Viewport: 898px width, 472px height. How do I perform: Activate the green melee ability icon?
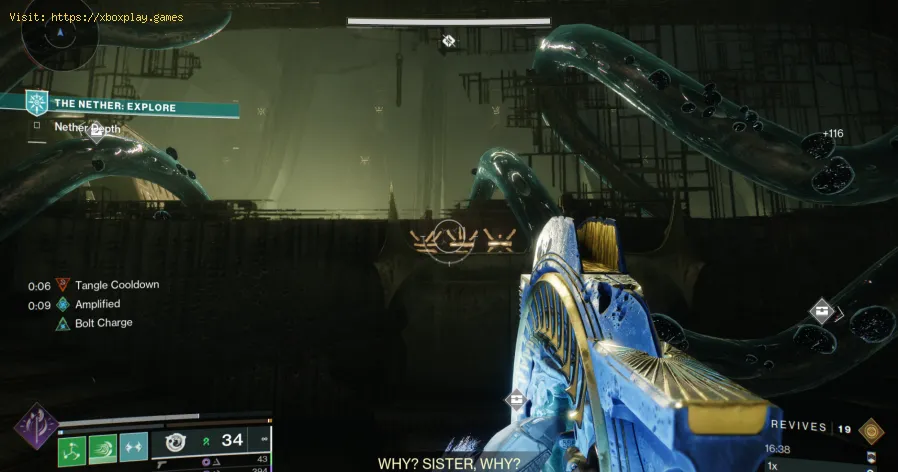(x=103, y=449)
